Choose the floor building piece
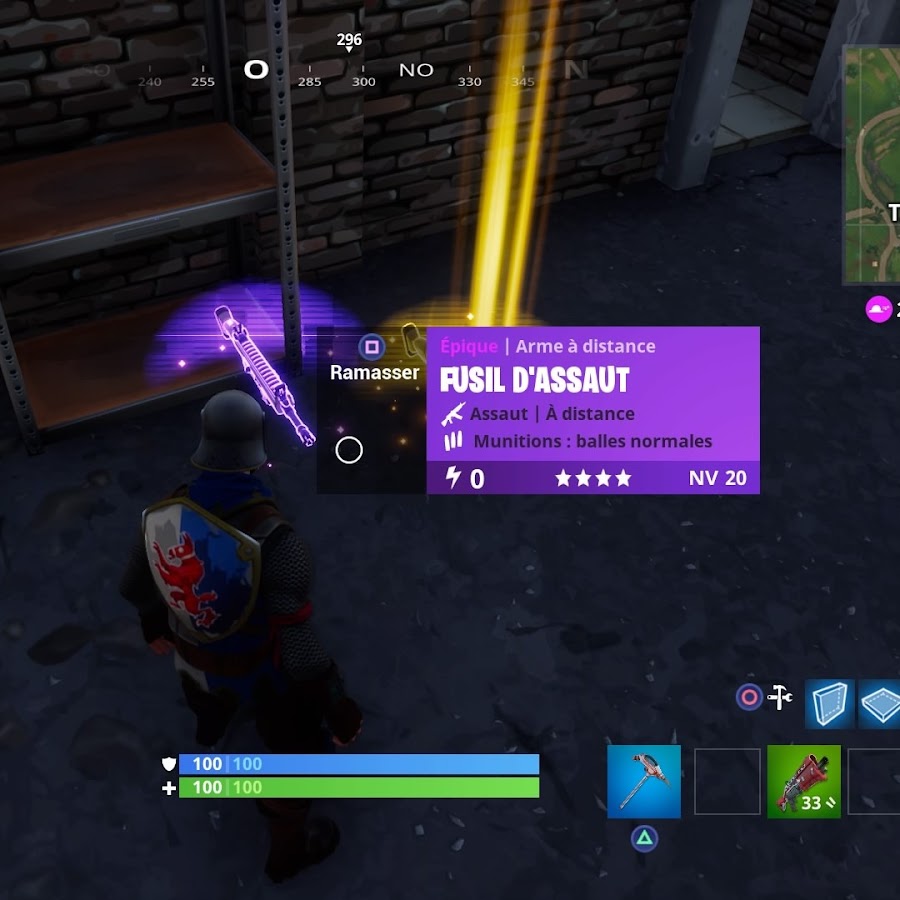900x900 pixels. 881,704
